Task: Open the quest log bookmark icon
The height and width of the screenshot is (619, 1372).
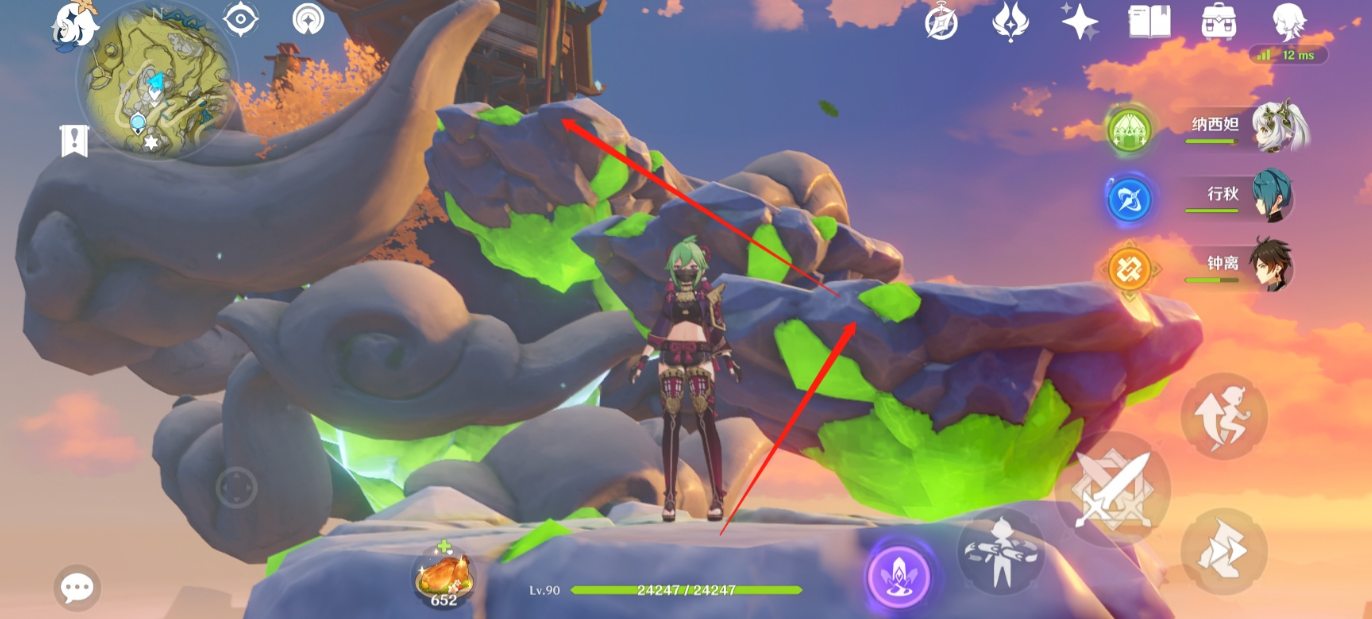Action: (74, 141)
